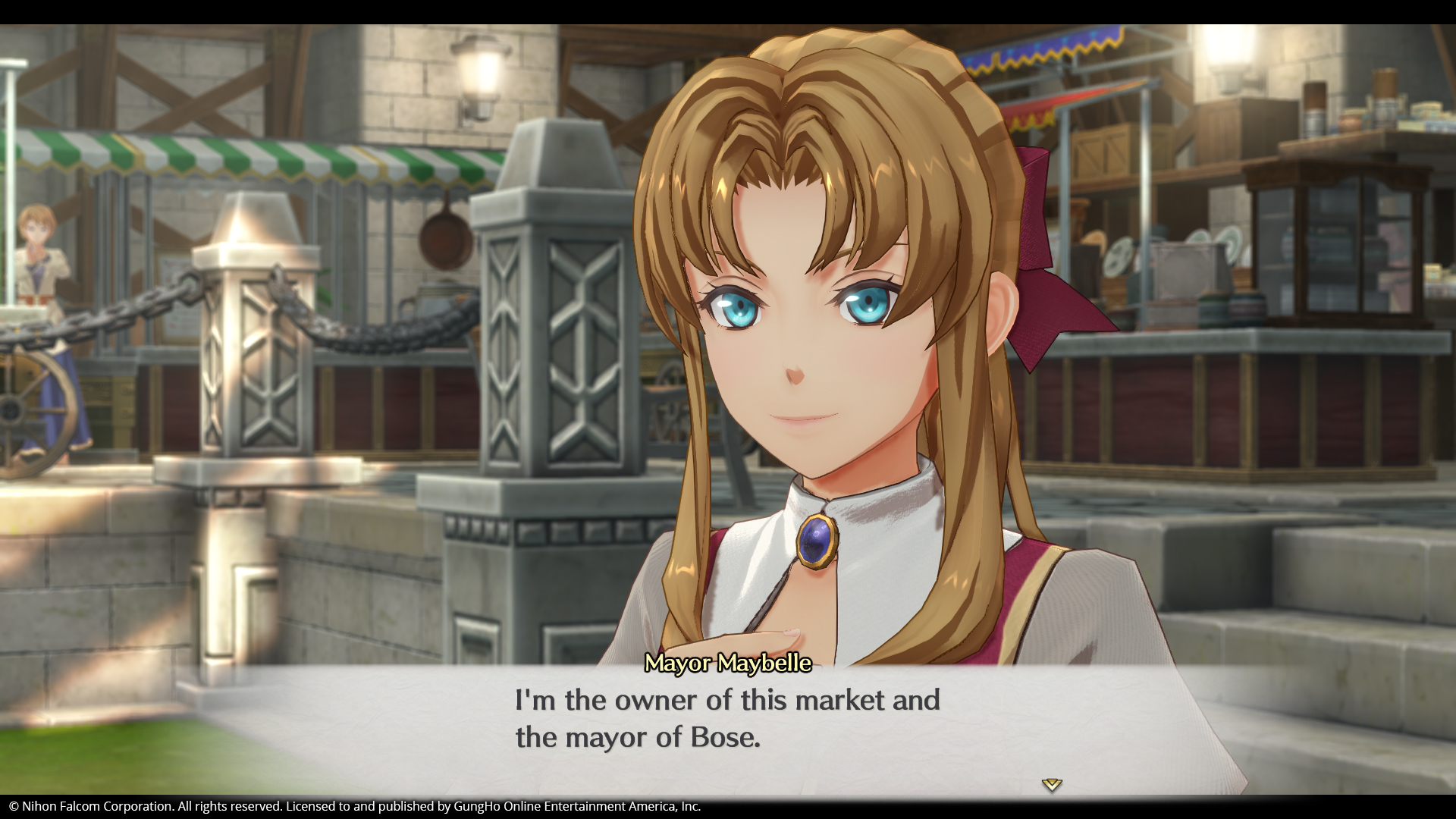Click the dialogue box to continue

click(728, 739)
